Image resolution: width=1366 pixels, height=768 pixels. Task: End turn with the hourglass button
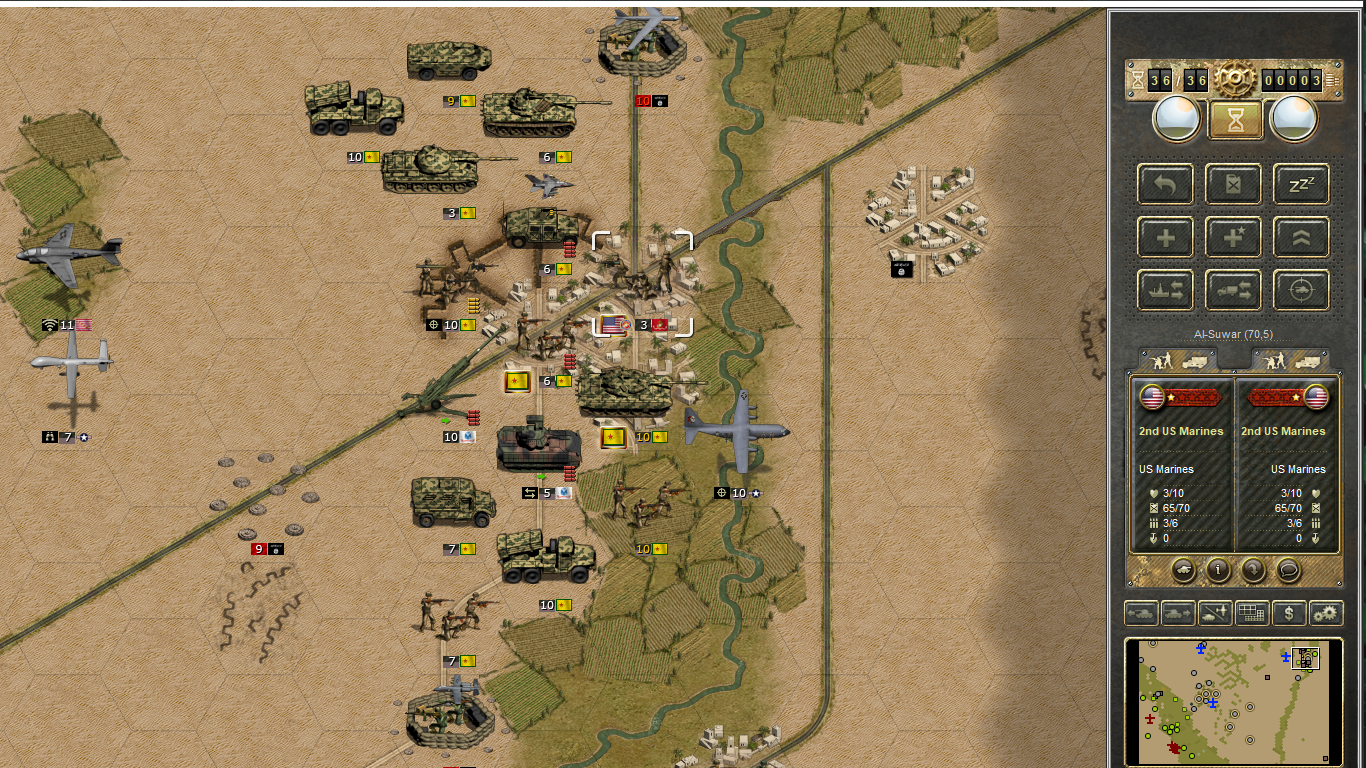[1233, 119]
